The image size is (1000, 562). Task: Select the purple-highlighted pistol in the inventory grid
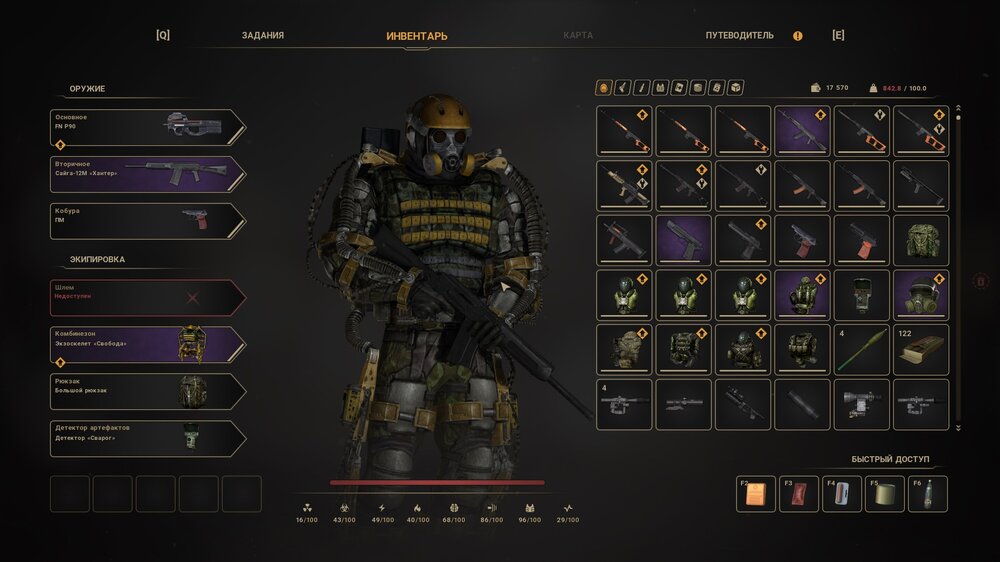point(684,240)
